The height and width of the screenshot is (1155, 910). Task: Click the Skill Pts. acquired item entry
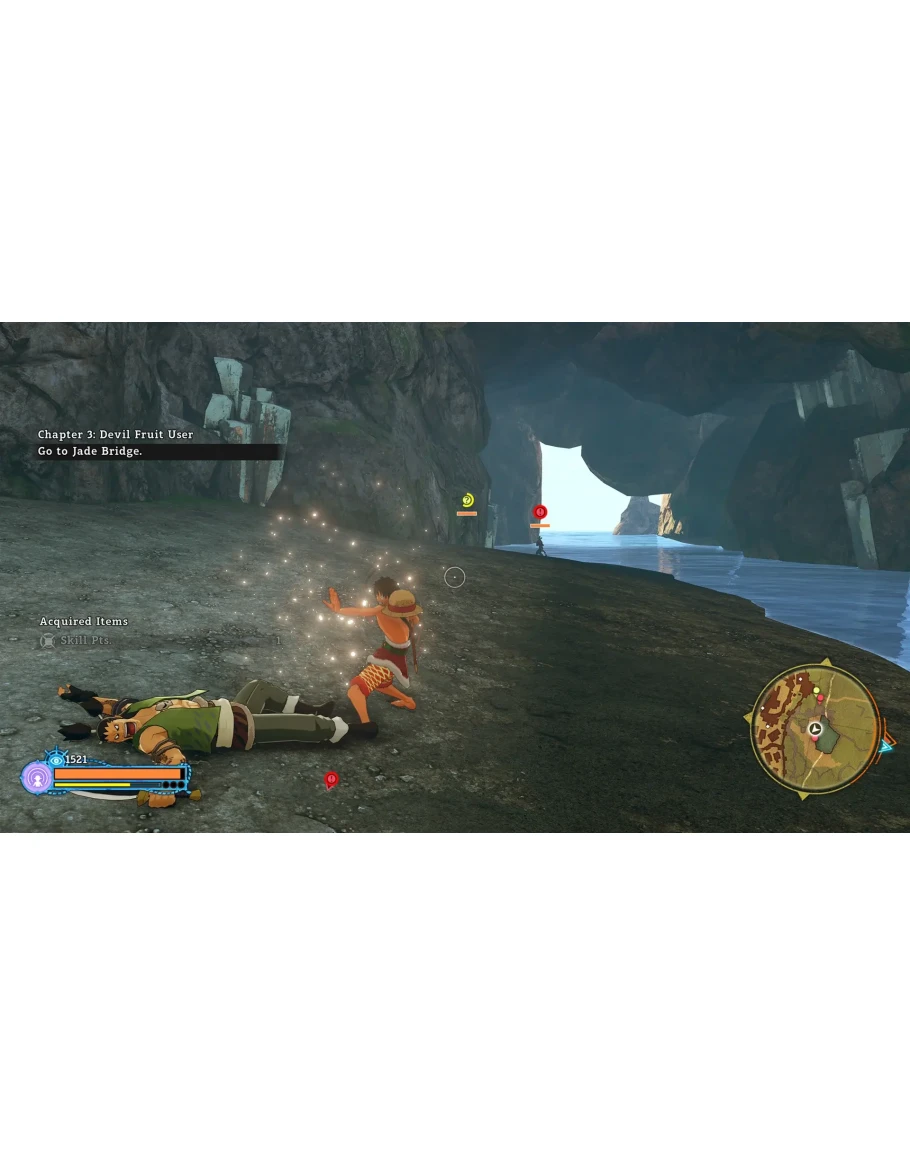click(x=86, y=640)
